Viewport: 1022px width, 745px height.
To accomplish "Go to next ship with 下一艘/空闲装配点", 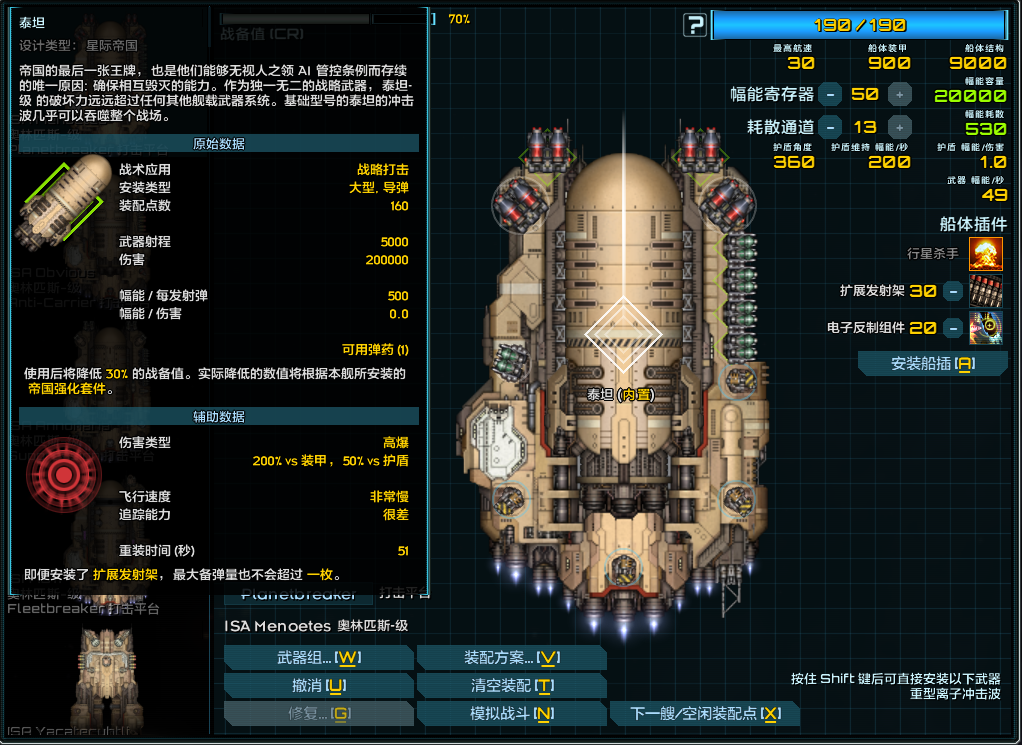I will tap(706, 713).
